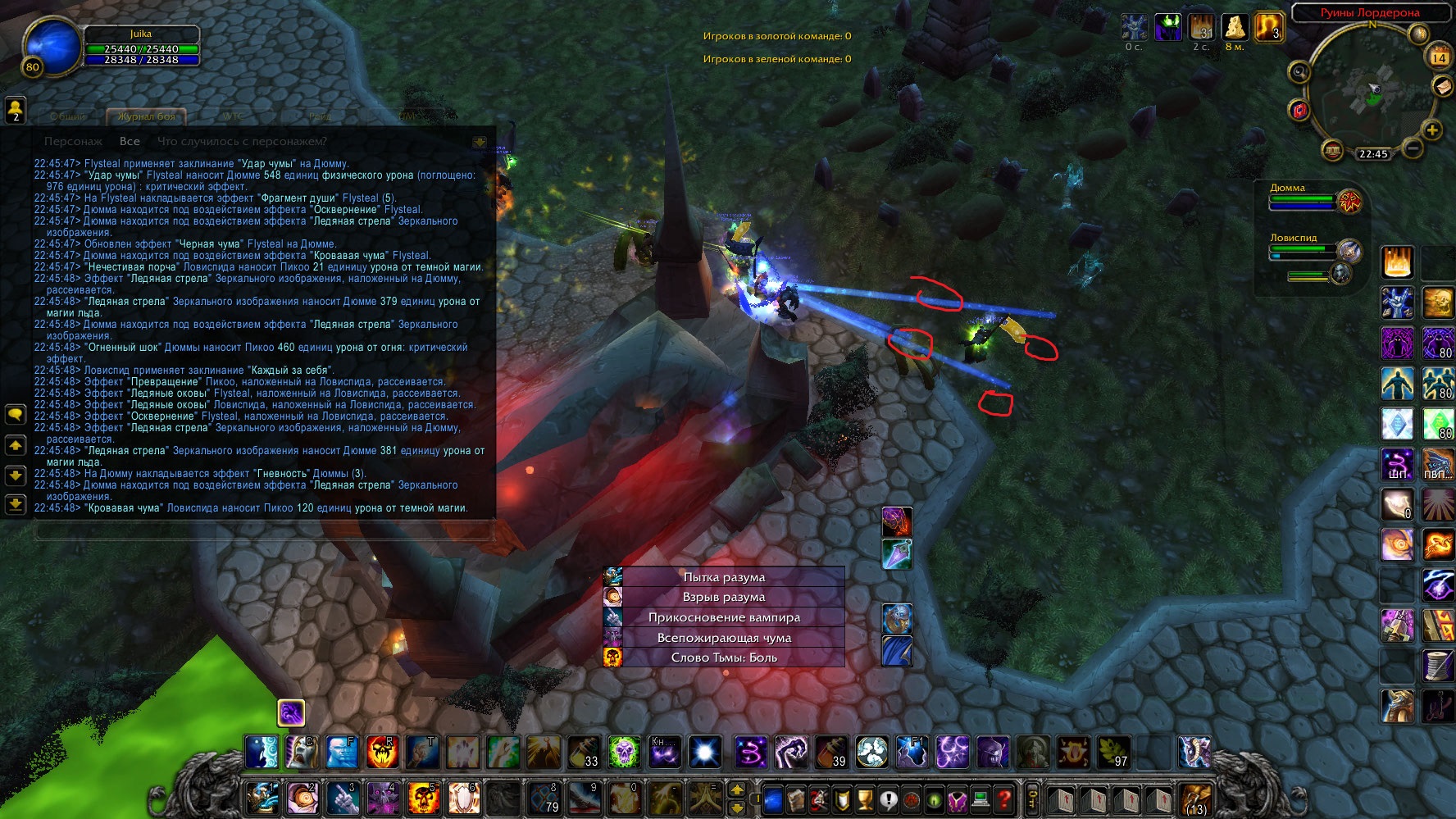Select the Рейд chat tab
Viewport: 1456px width, 819px height.
tap(320, 116)
